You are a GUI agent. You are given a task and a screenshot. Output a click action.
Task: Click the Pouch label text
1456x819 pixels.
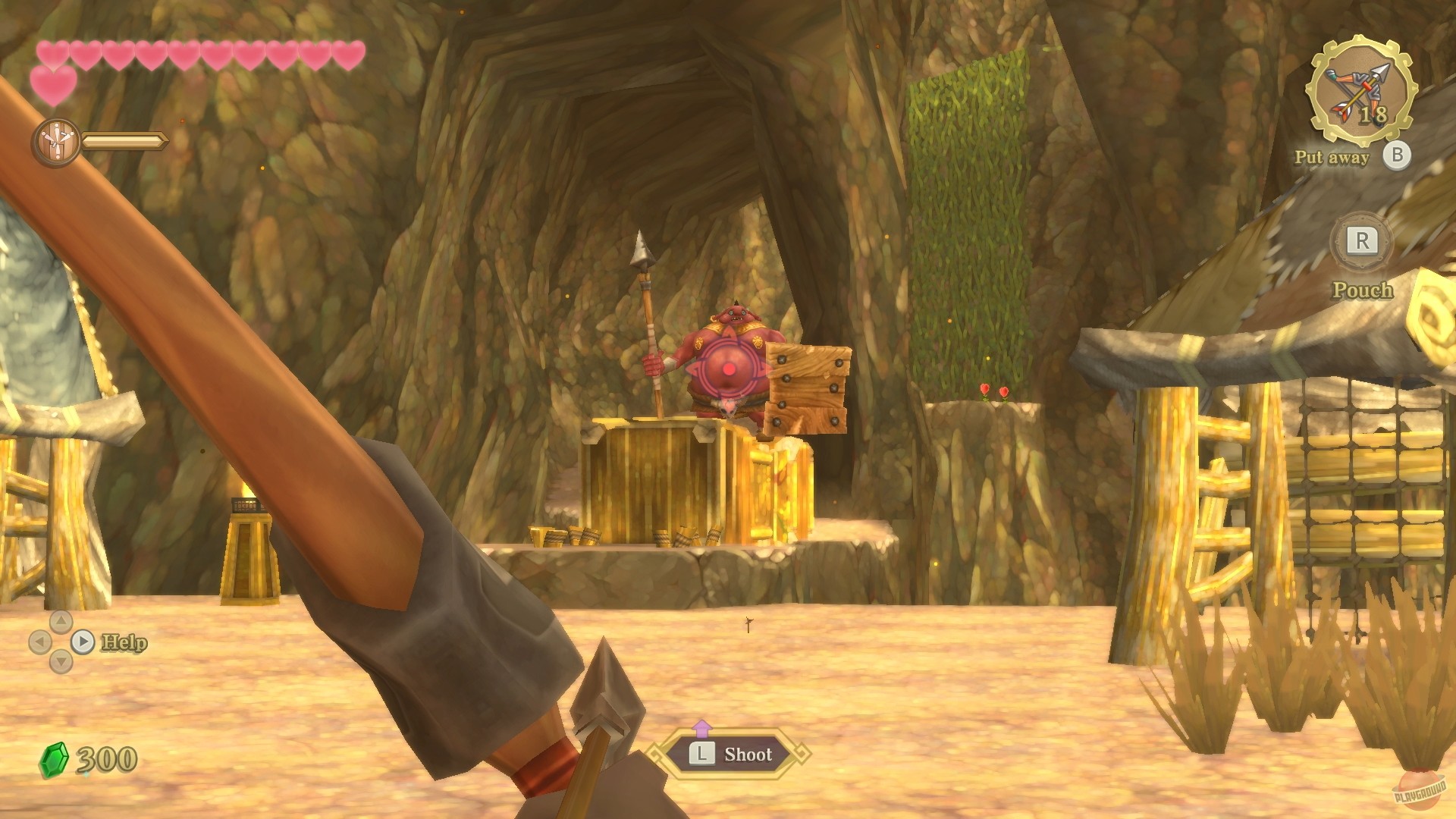click(x=1363, y=290)
